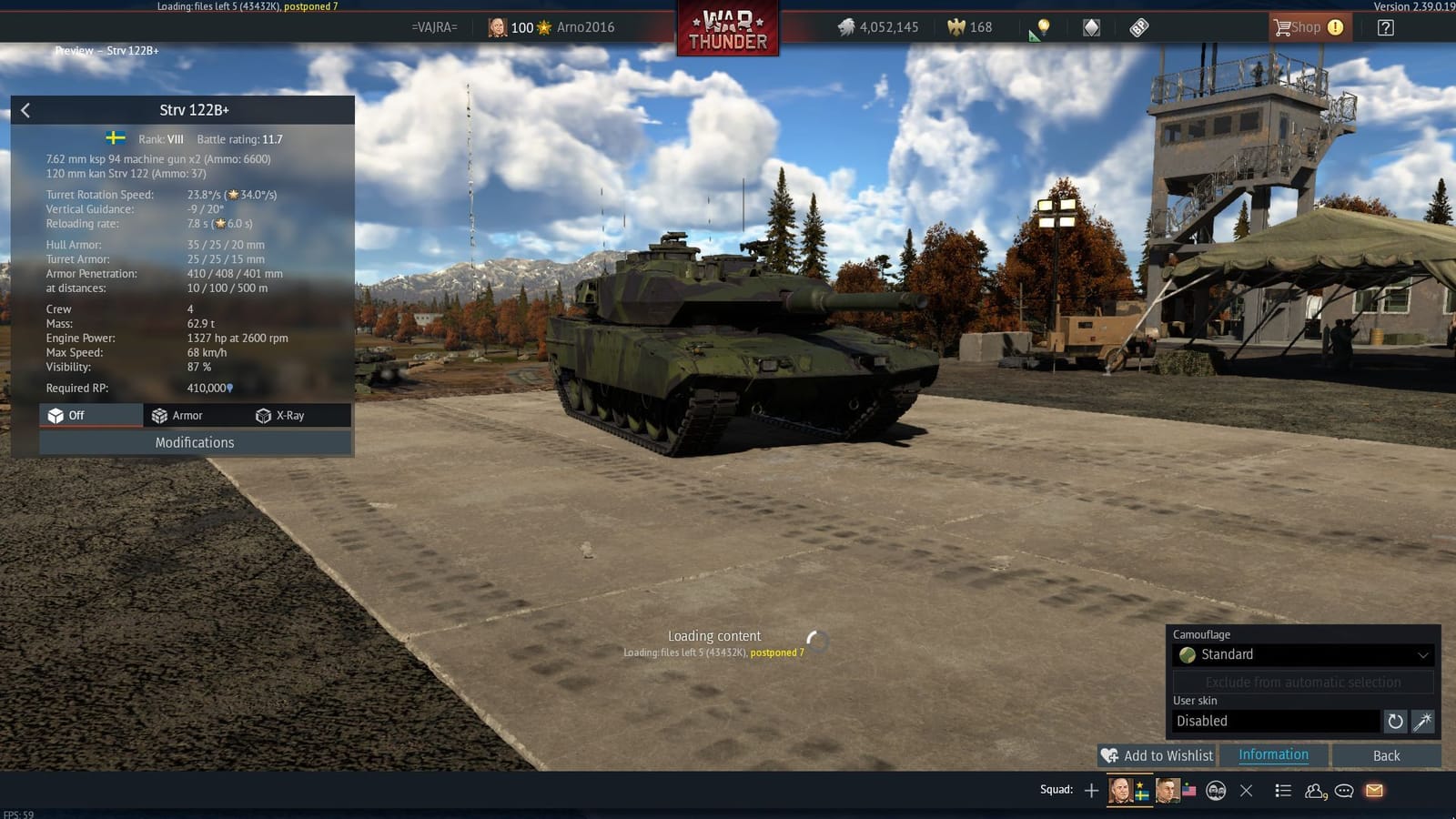Click the user skin refresh arrow
This screenshot has width=1456, height=819.
click(1396, 721)
